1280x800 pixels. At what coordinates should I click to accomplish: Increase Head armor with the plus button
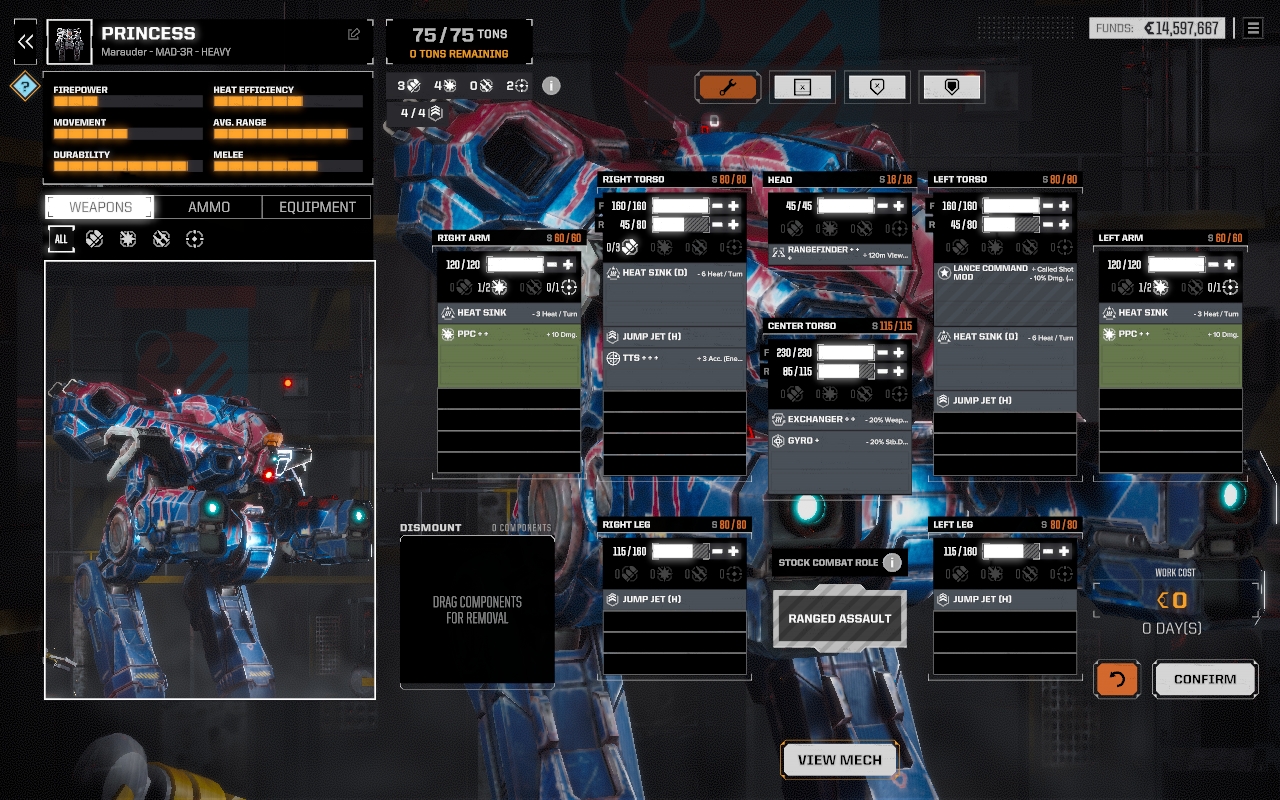[x=899, y=206]
